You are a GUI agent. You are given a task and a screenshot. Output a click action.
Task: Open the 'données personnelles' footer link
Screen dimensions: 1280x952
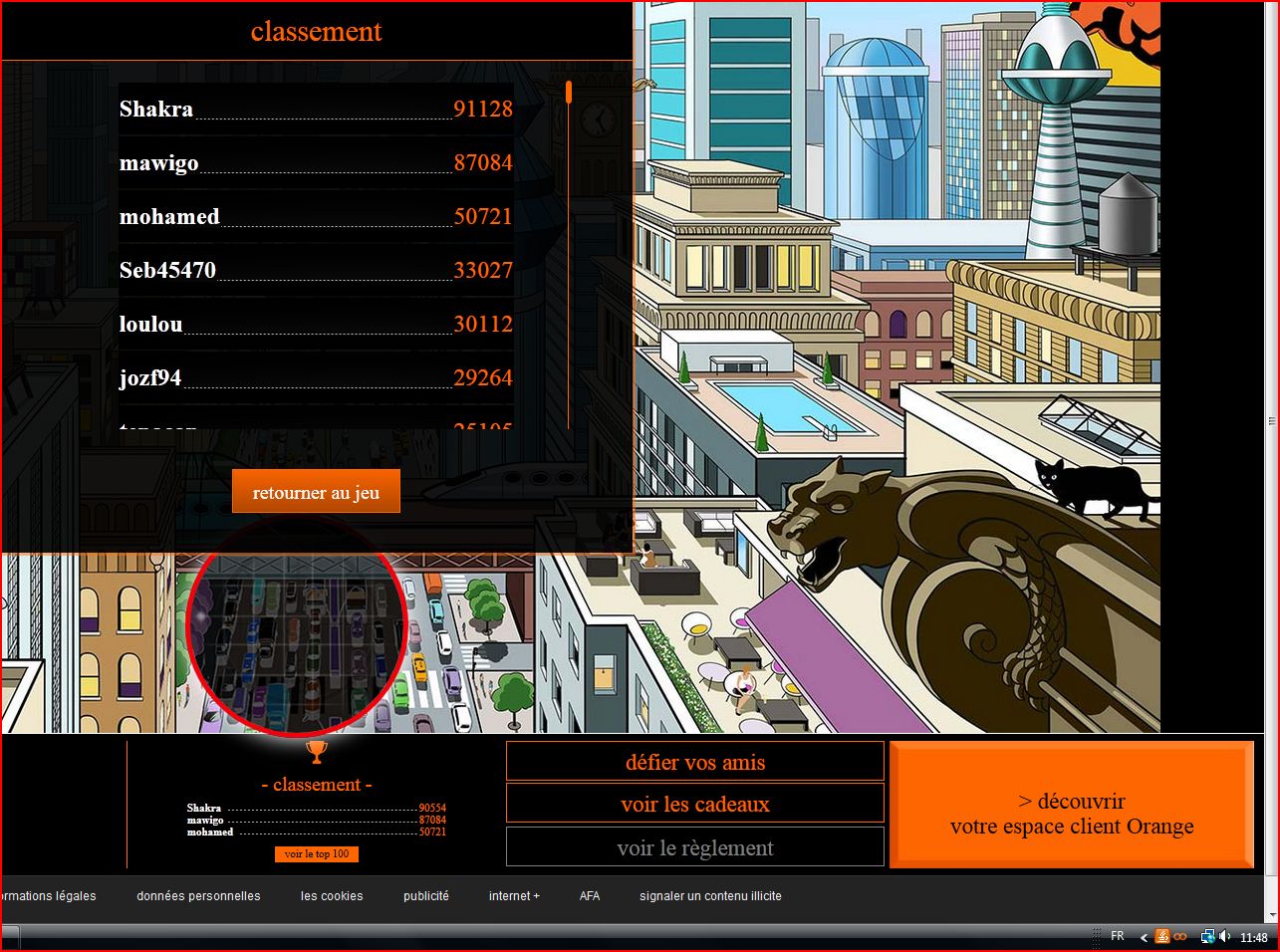point(198,895)
